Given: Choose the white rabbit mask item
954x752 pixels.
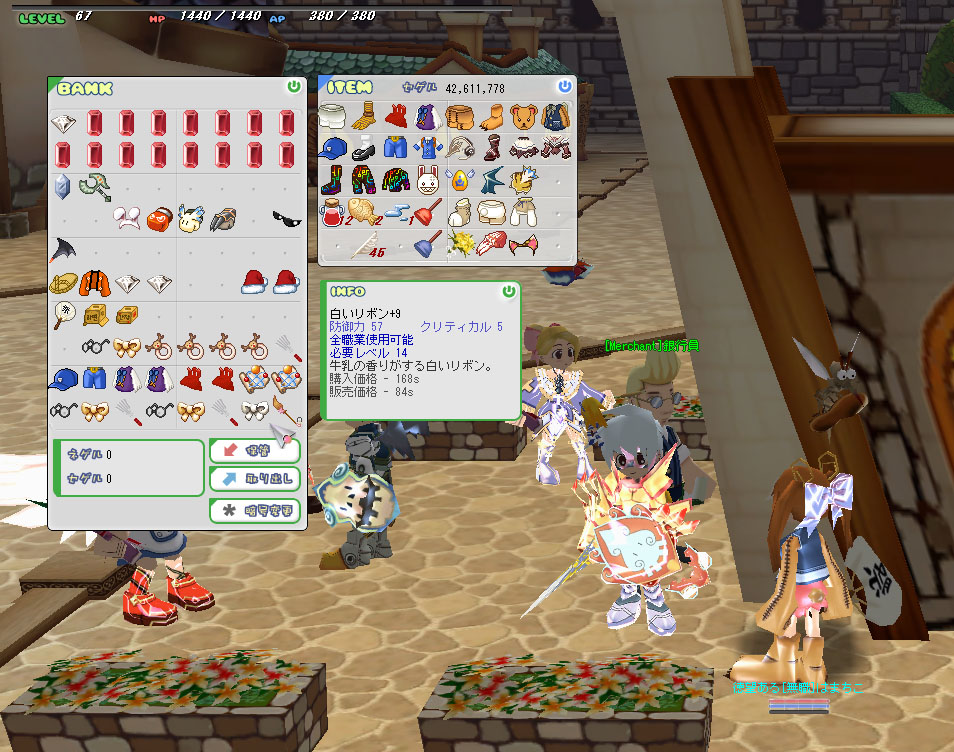Looking at the screenshot, I should coord(428,181).
